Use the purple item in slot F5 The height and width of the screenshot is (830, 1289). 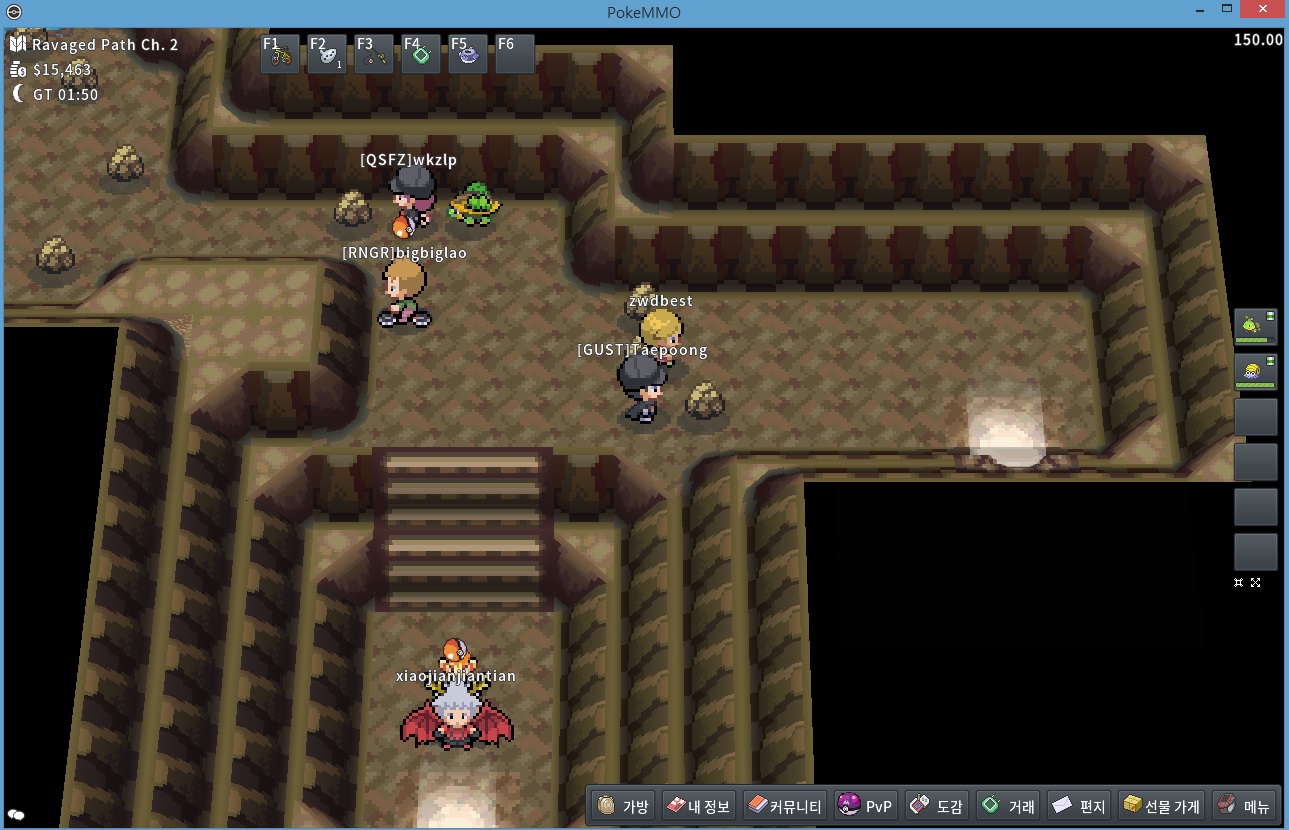(x=468, y=54)
